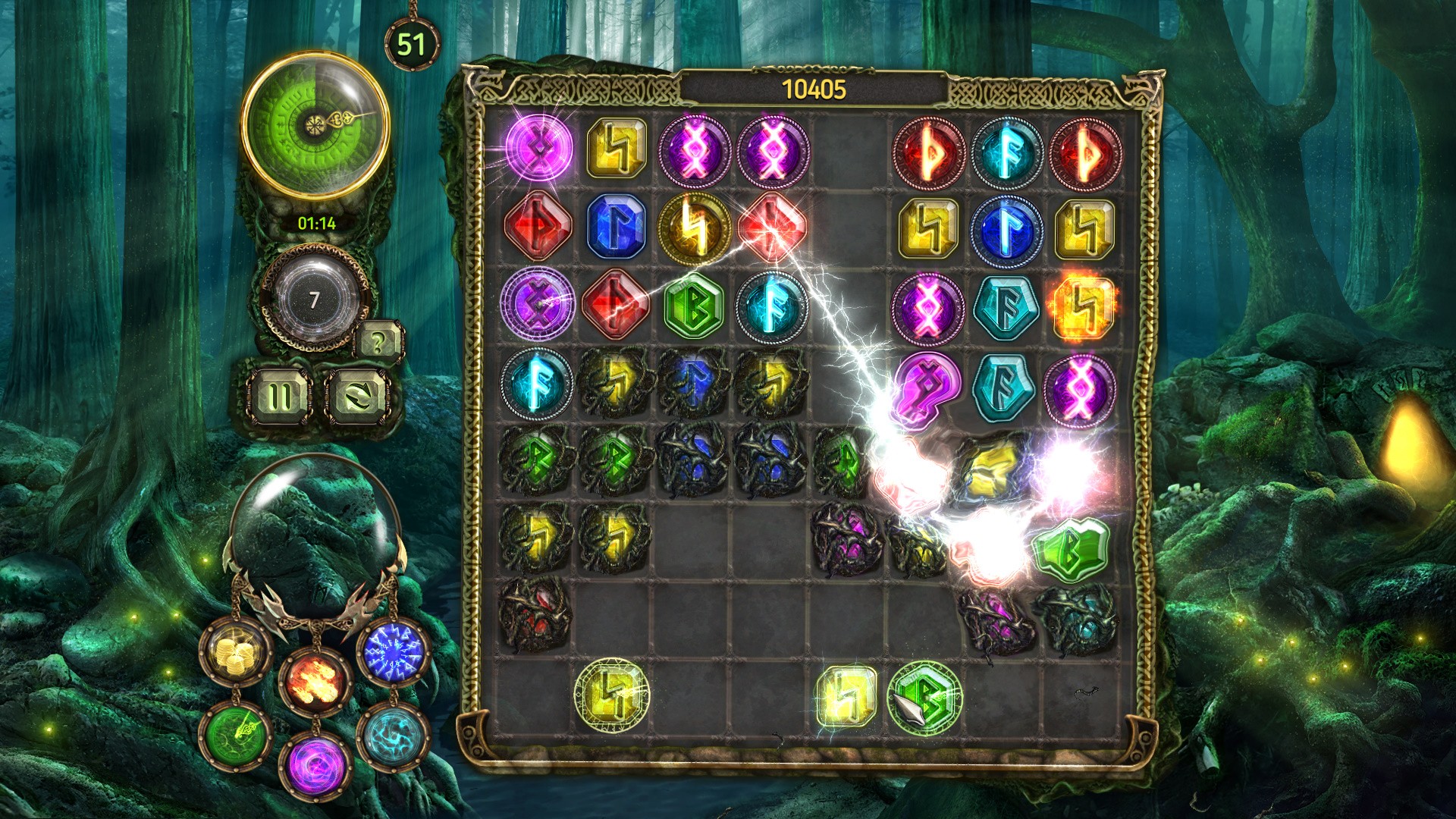Use the cyan lightning amulet power
This screenshot has height=819, width=1456.
393,736
